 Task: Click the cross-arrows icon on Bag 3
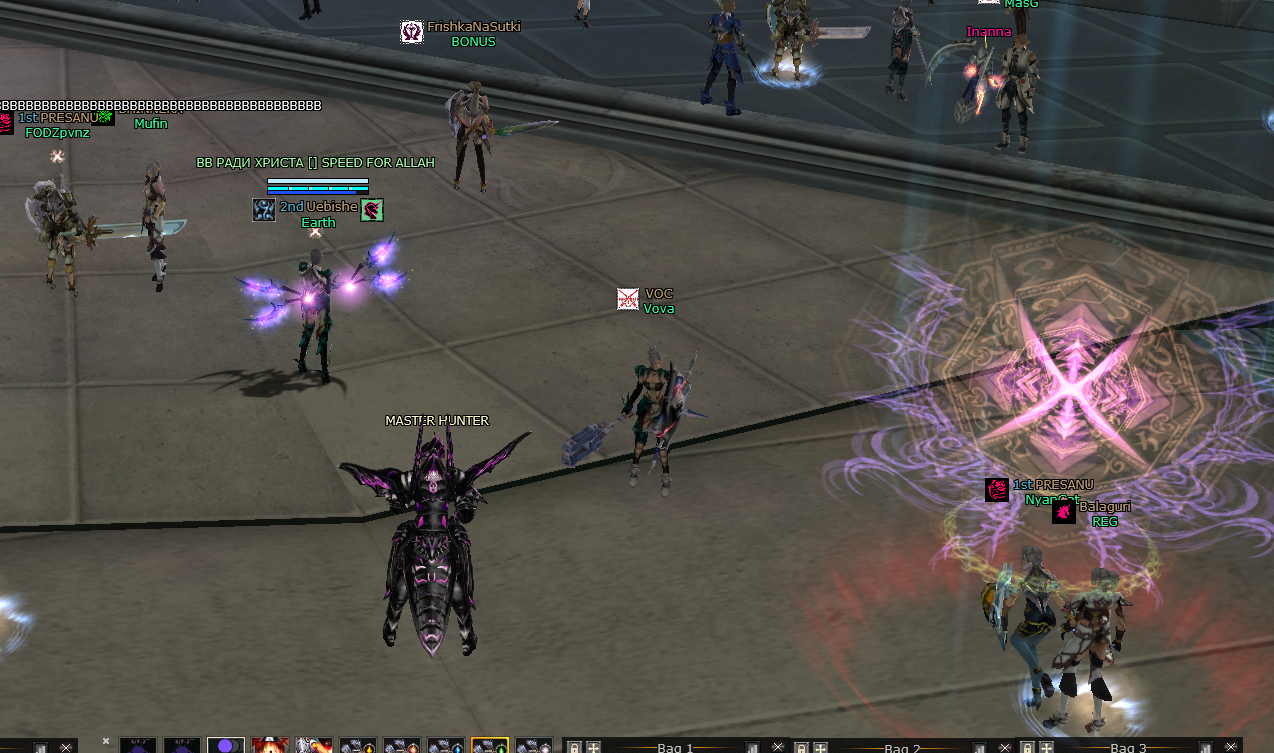tap(1046, 747)
